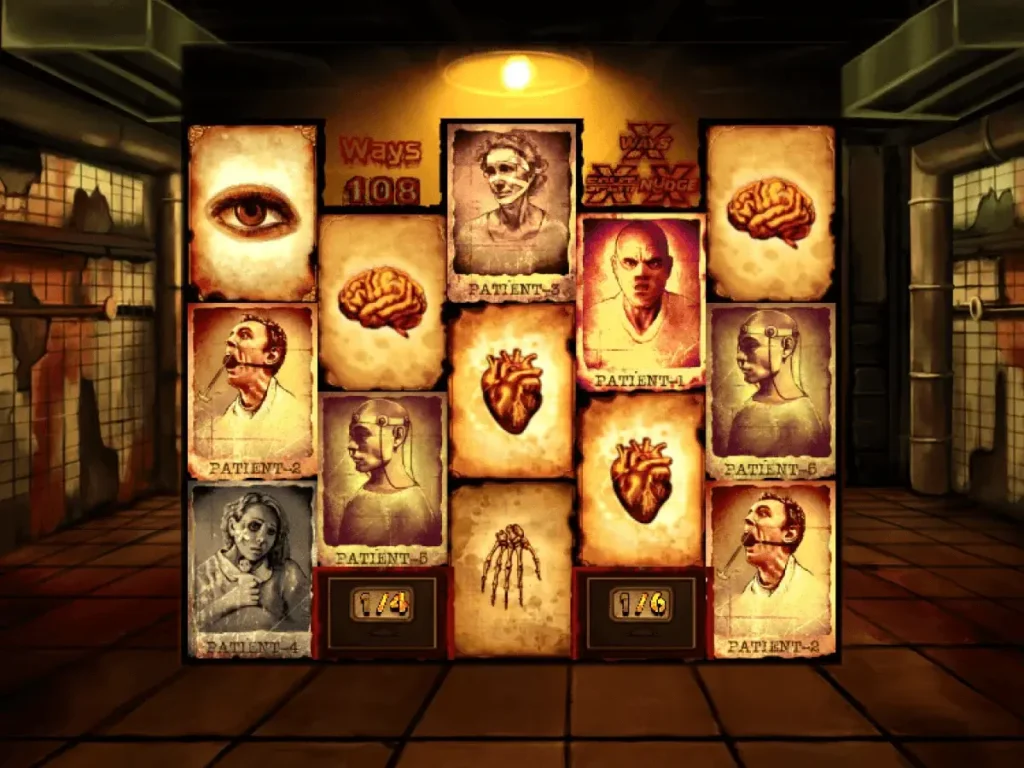Select the Patient-4 portrait card

click(x=252, y=570)
